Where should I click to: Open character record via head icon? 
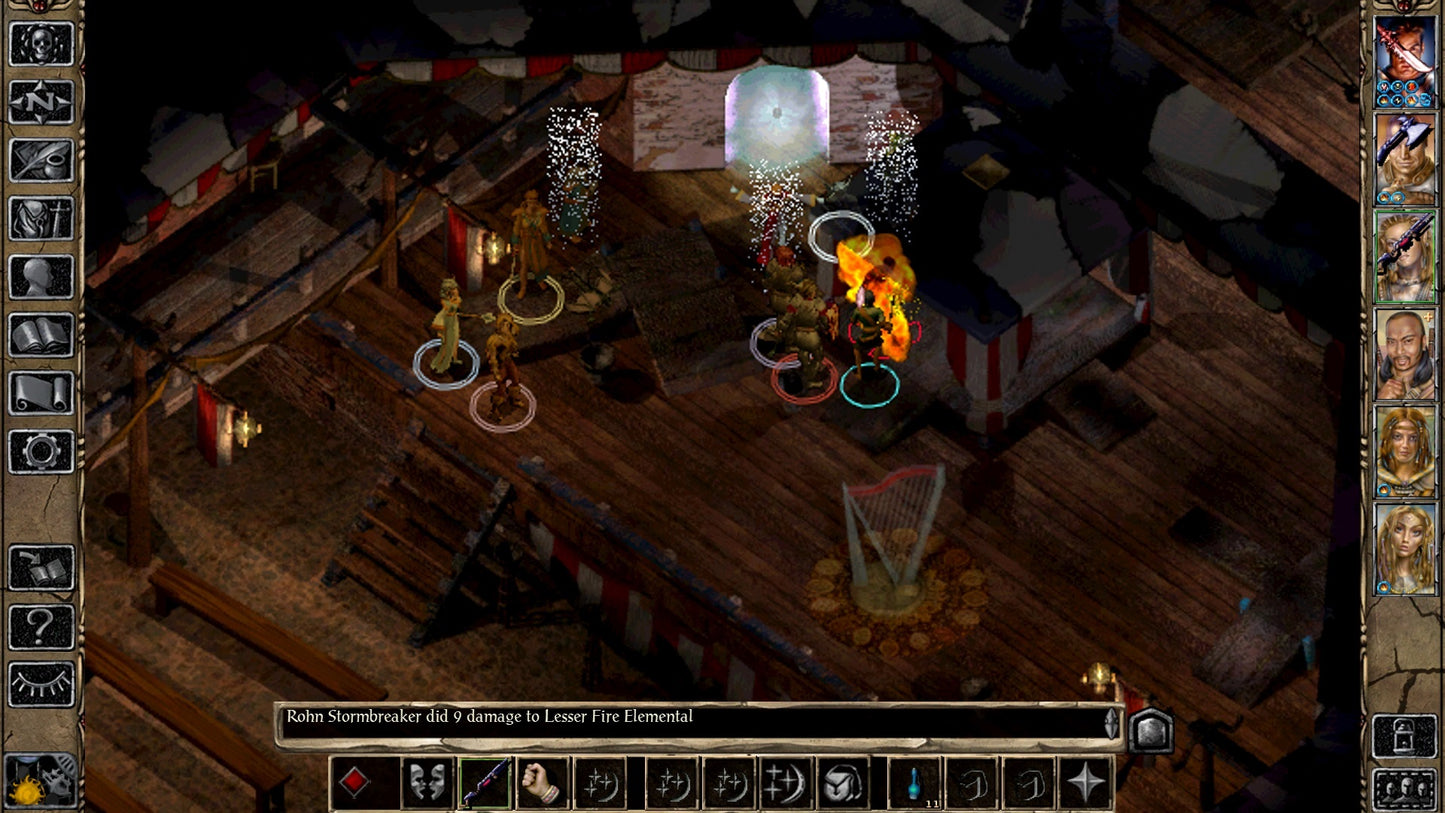(42, 277)
